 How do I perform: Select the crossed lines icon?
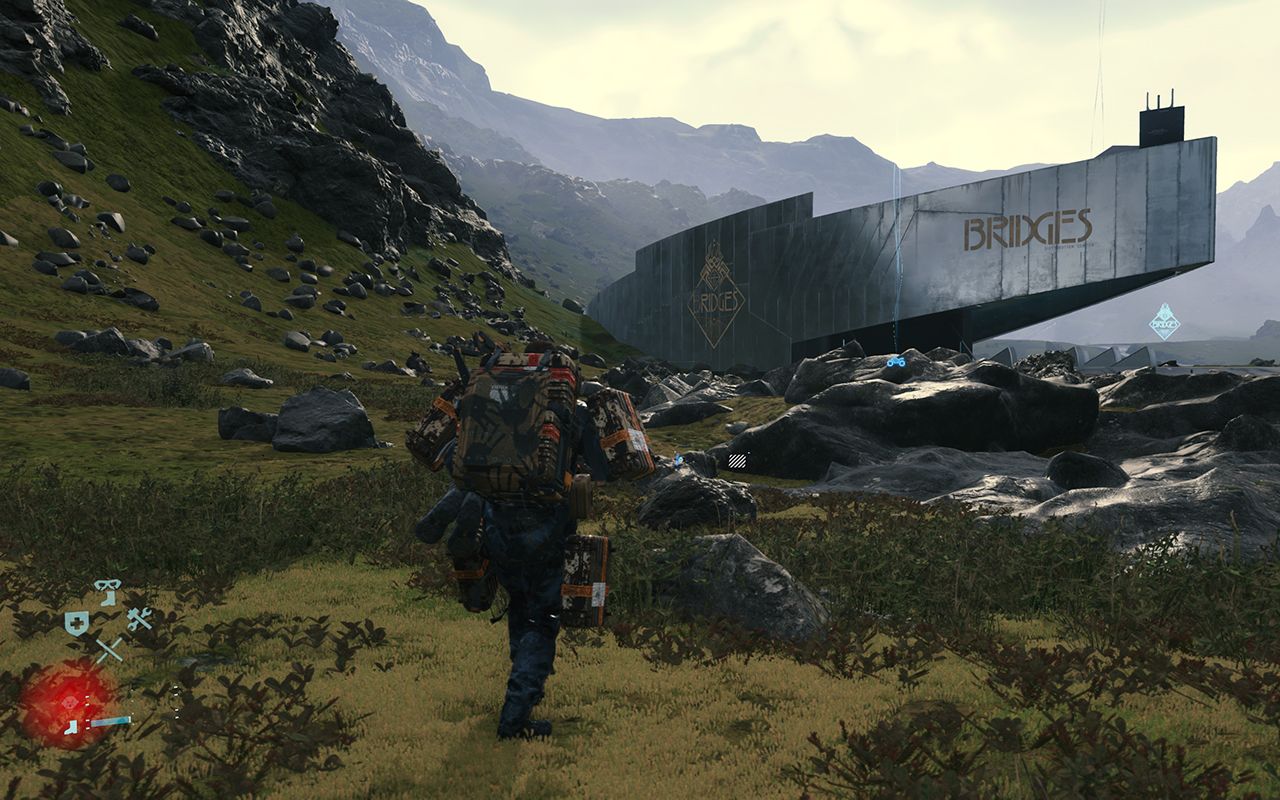click(108, 649)
